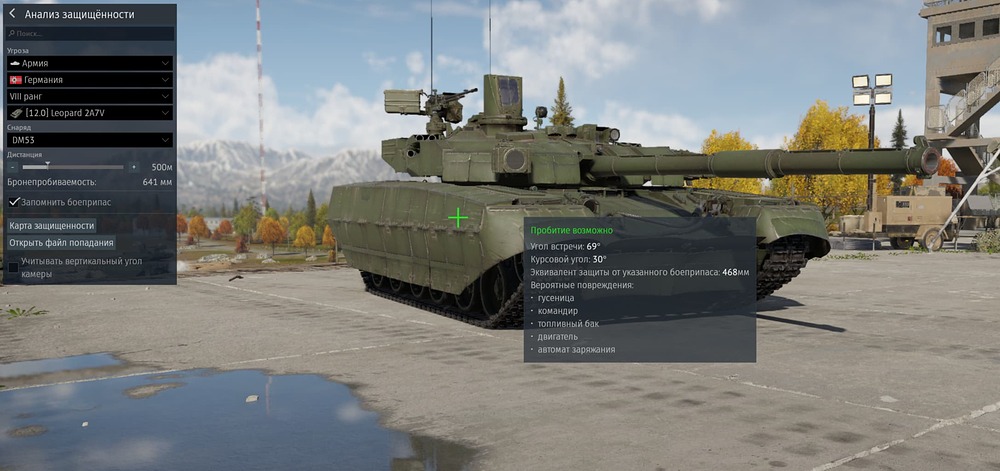Viewport: 1000px width, 471px height.
Task: Expand the VIII ранг rank dropdown
Action: [90, 96]
